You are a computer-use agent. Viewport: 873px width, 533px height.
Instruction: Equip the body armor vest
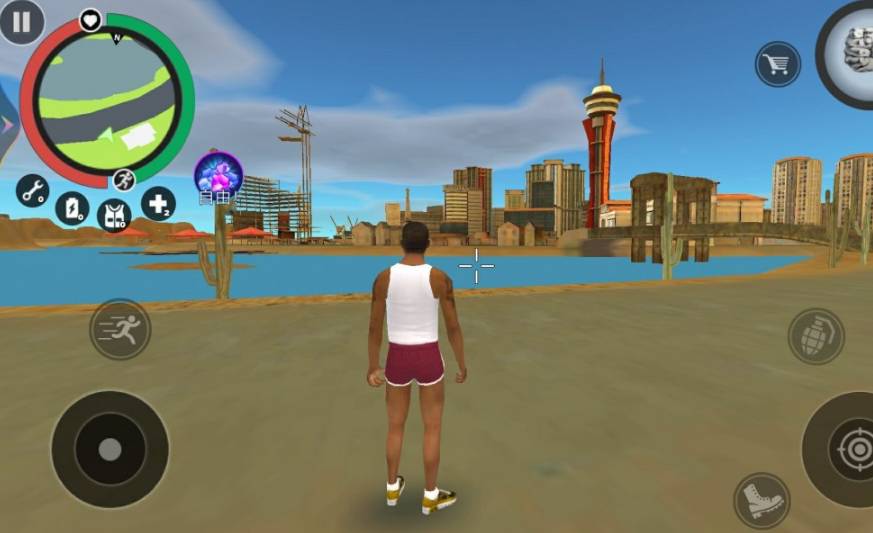tap(114, 213)
